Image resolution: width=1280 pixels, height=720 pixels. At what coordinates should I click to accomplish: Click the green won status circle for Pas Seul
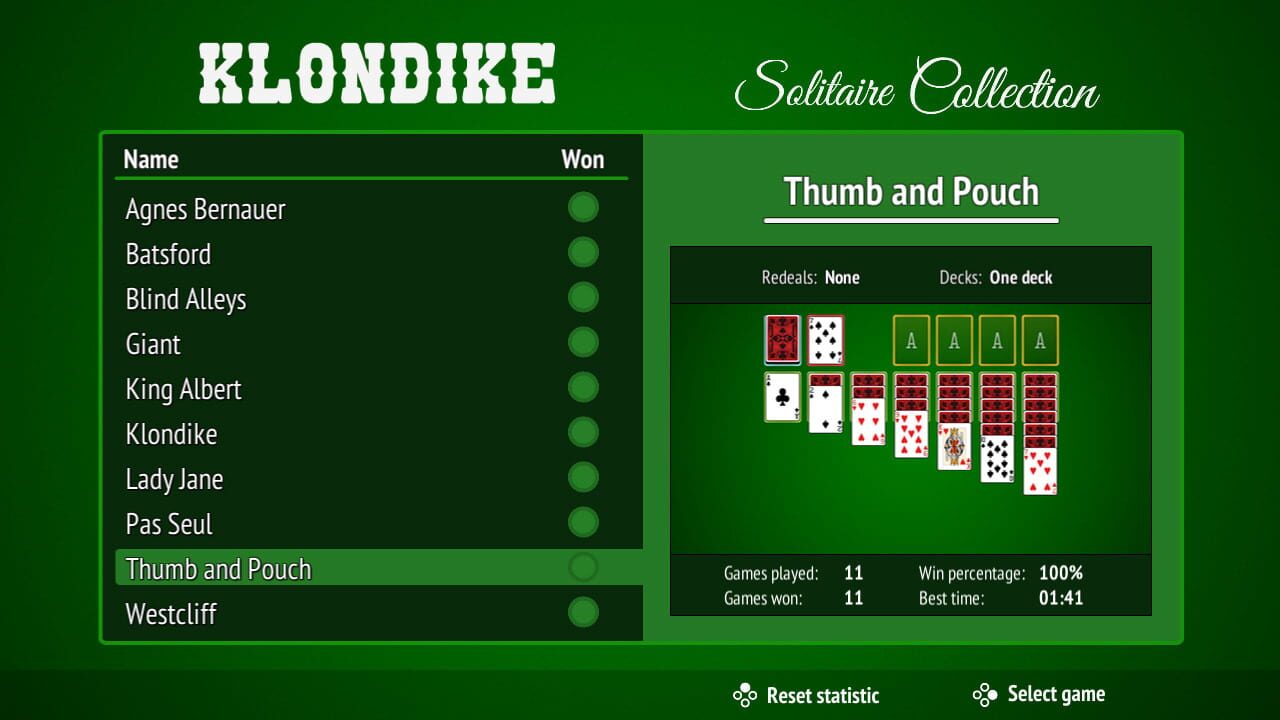(x=583, y=522)
